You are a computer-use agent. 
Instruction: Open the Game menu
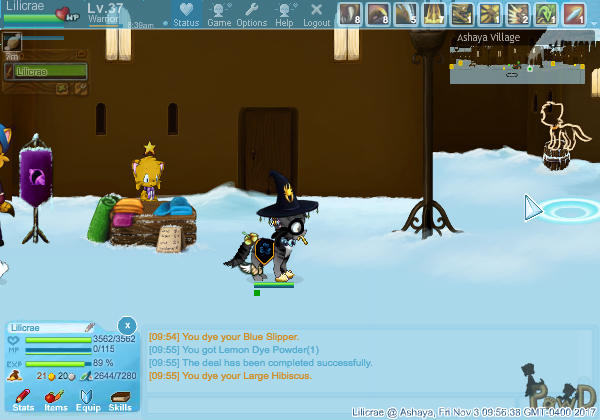click(x=219, y=14)
